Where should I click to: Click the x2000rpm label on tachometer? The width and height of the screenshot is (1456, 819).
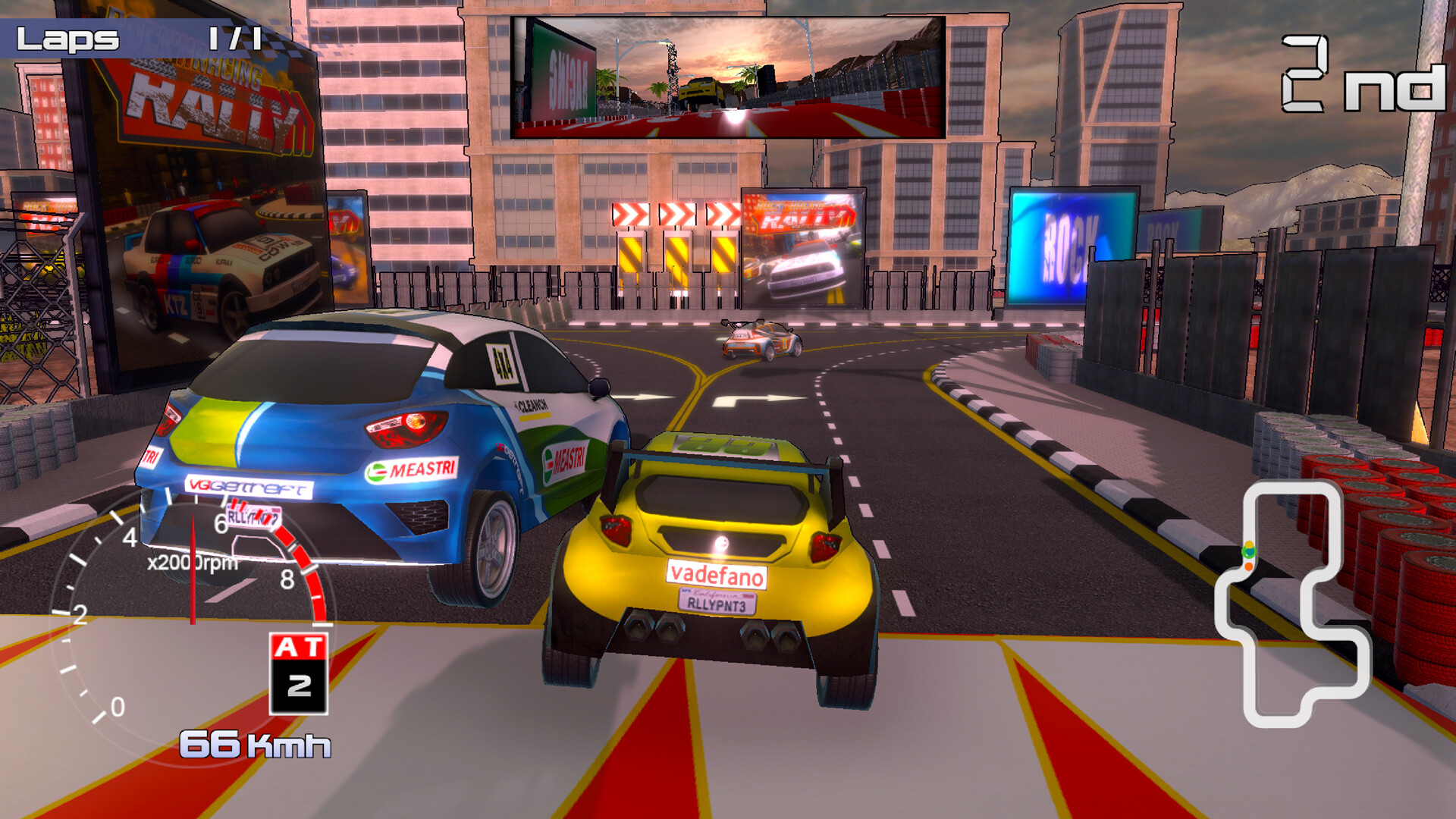(192, 563)
